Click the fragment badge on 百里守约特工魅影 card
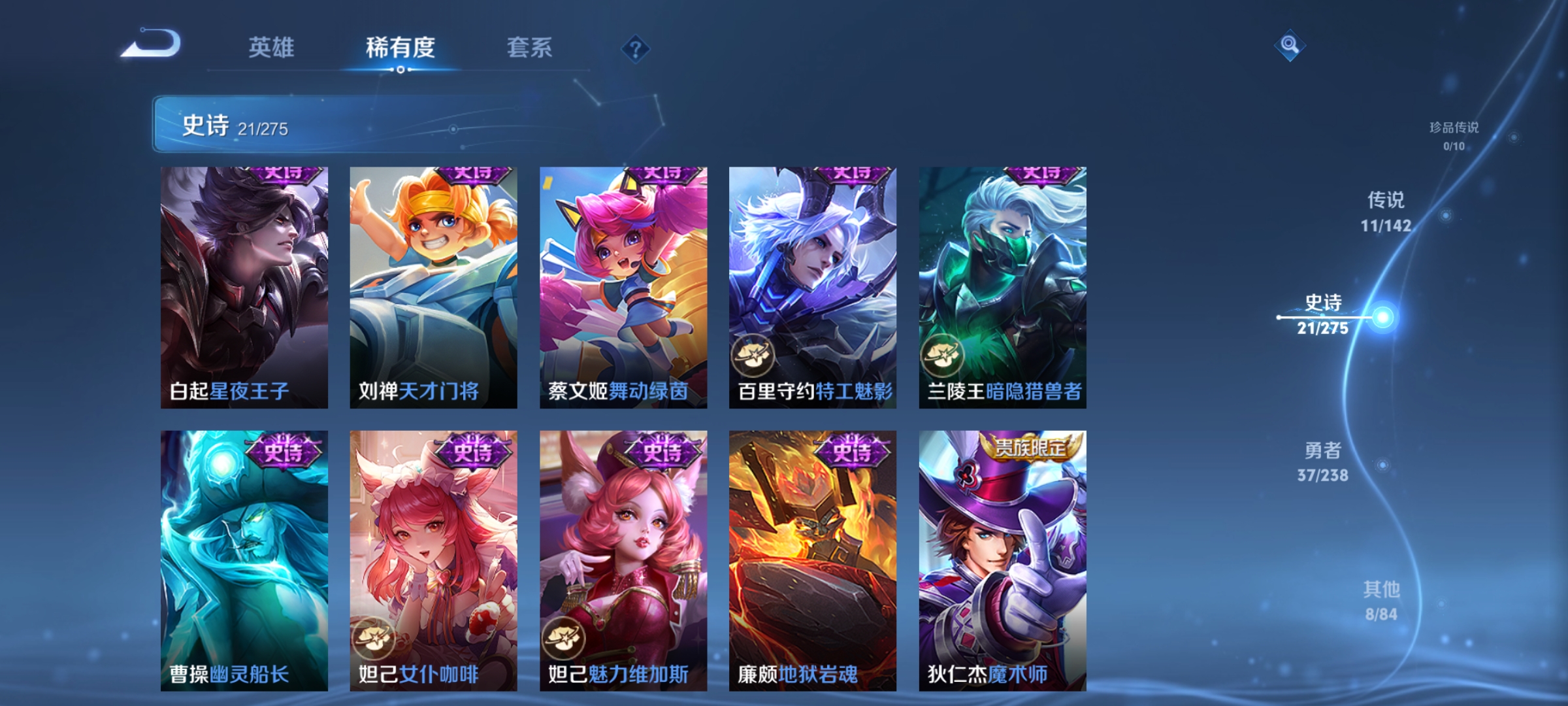 pyautogui.click(x=753, y=356)
